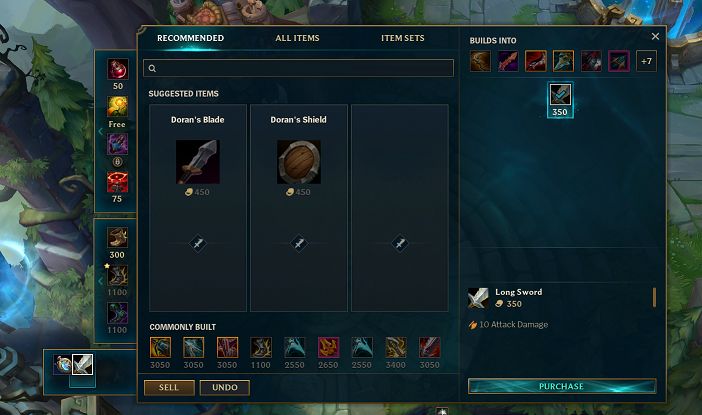
Task: Select the Recommended tab
Action: (x=190, y=38)
